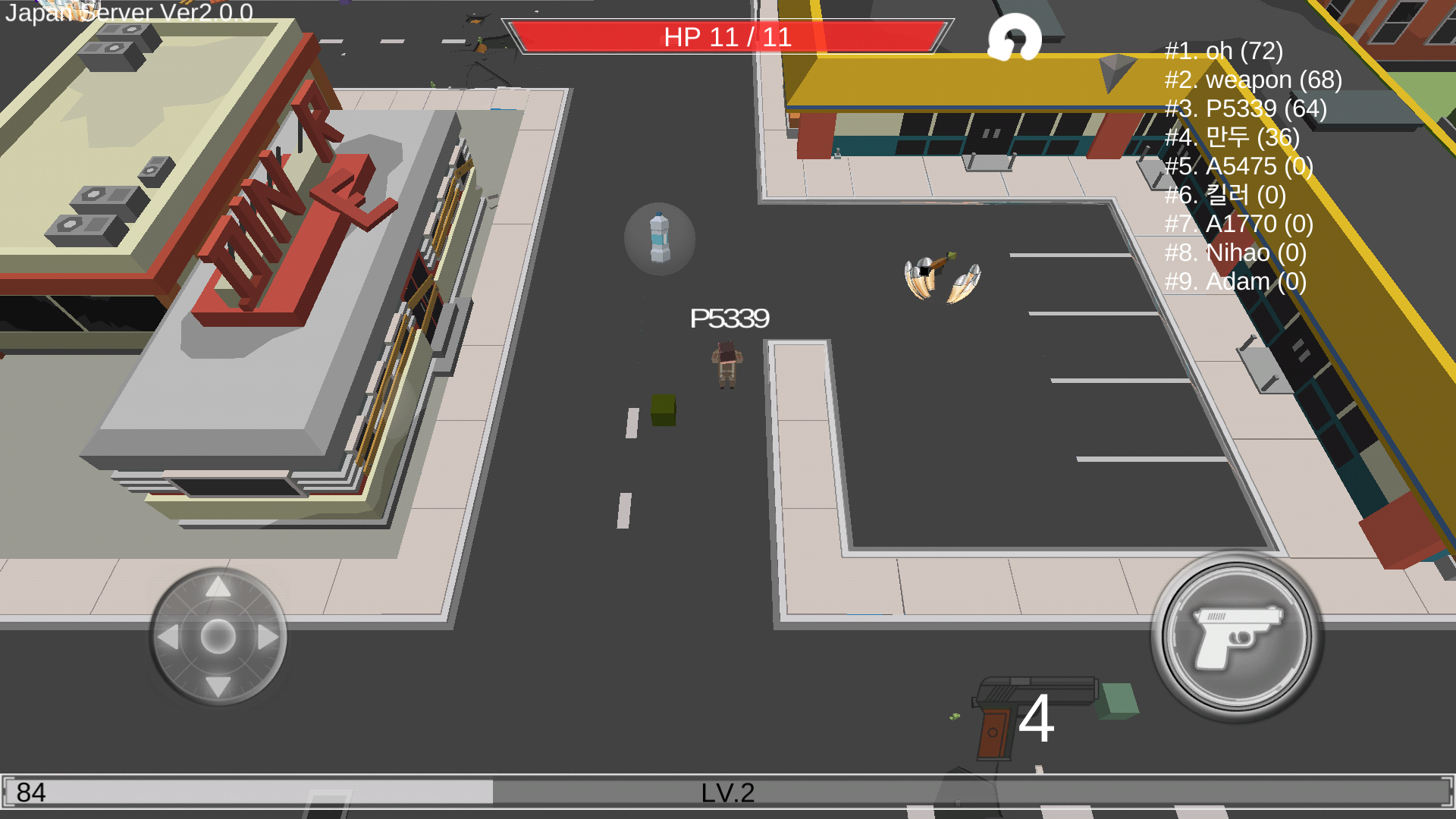Tap your own name P5339 on the leaderboard
The image size is (1456, 819).
[x=1244, y=108]
